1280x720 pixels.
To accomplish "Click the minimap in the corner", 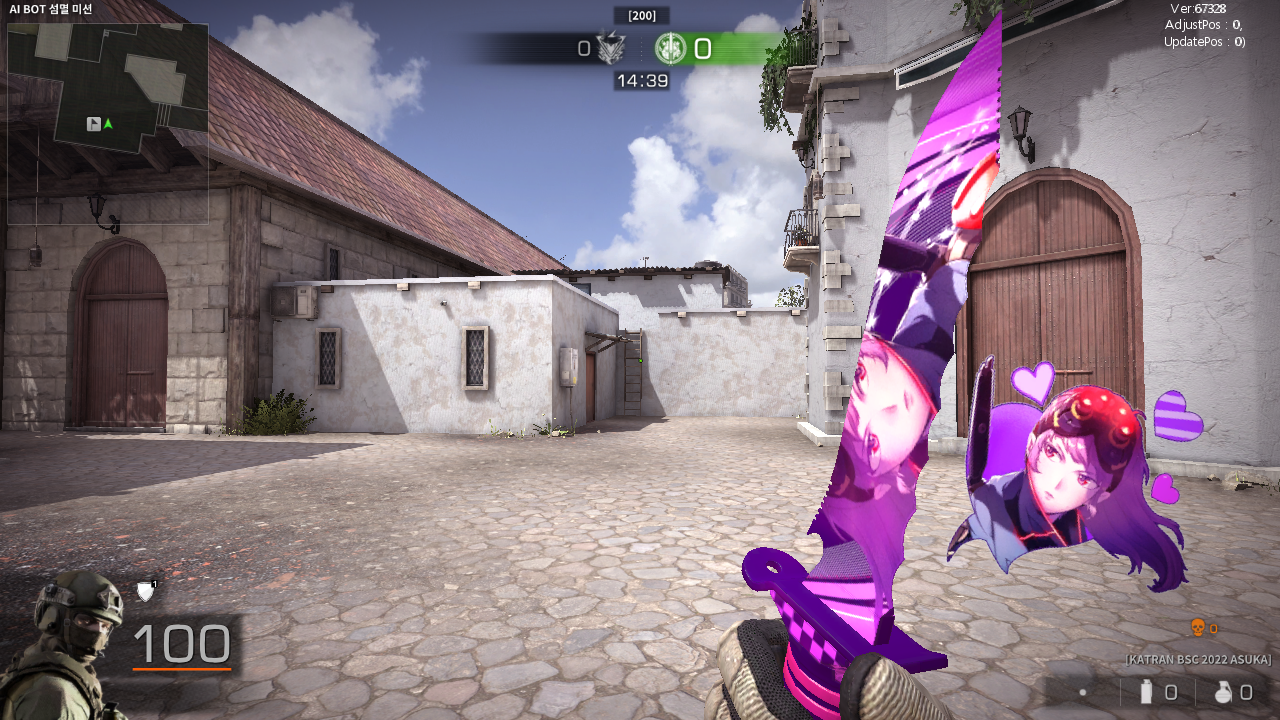I will coord(108,123).
